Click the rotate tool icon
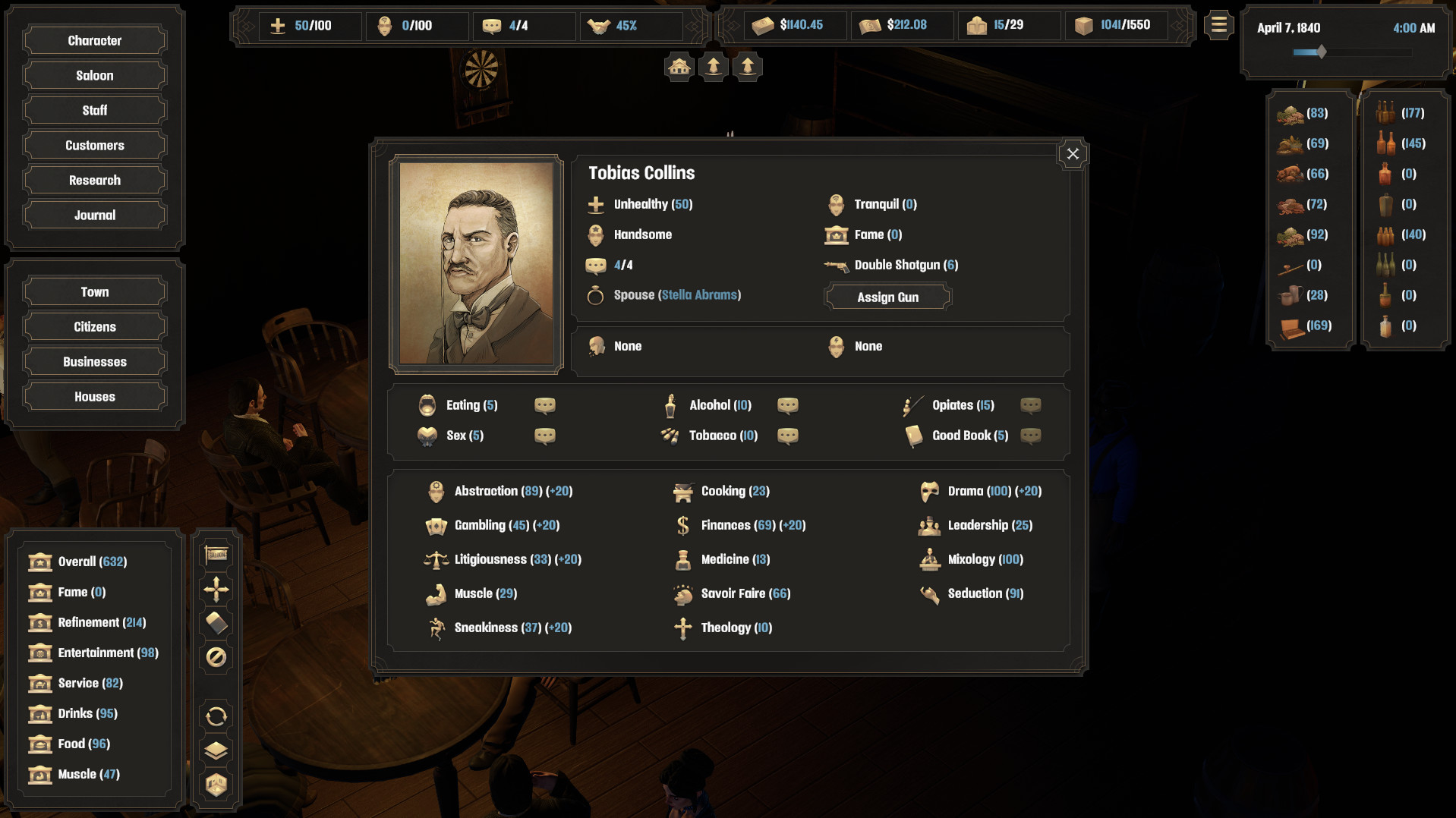The height and width of the screenshot is (818, 1456). (216, 715)
